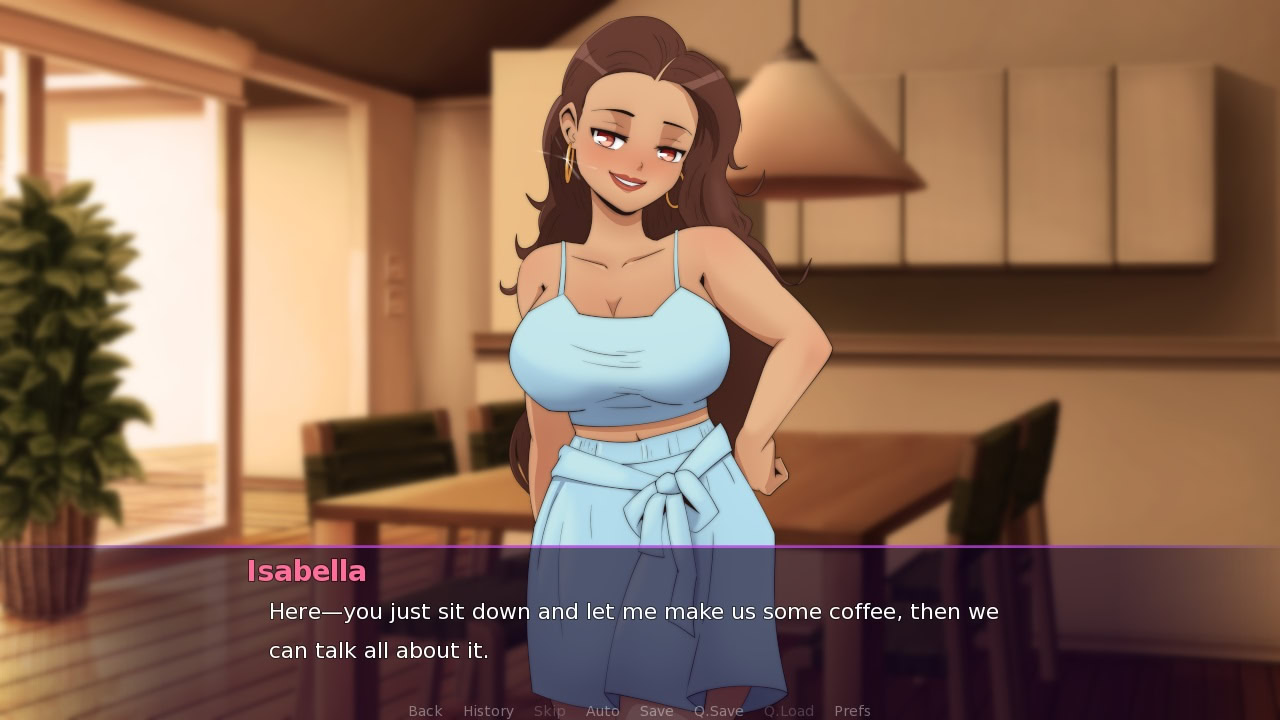Open the Save screen
1280x720 pixels.
click(x=656, y=710)
